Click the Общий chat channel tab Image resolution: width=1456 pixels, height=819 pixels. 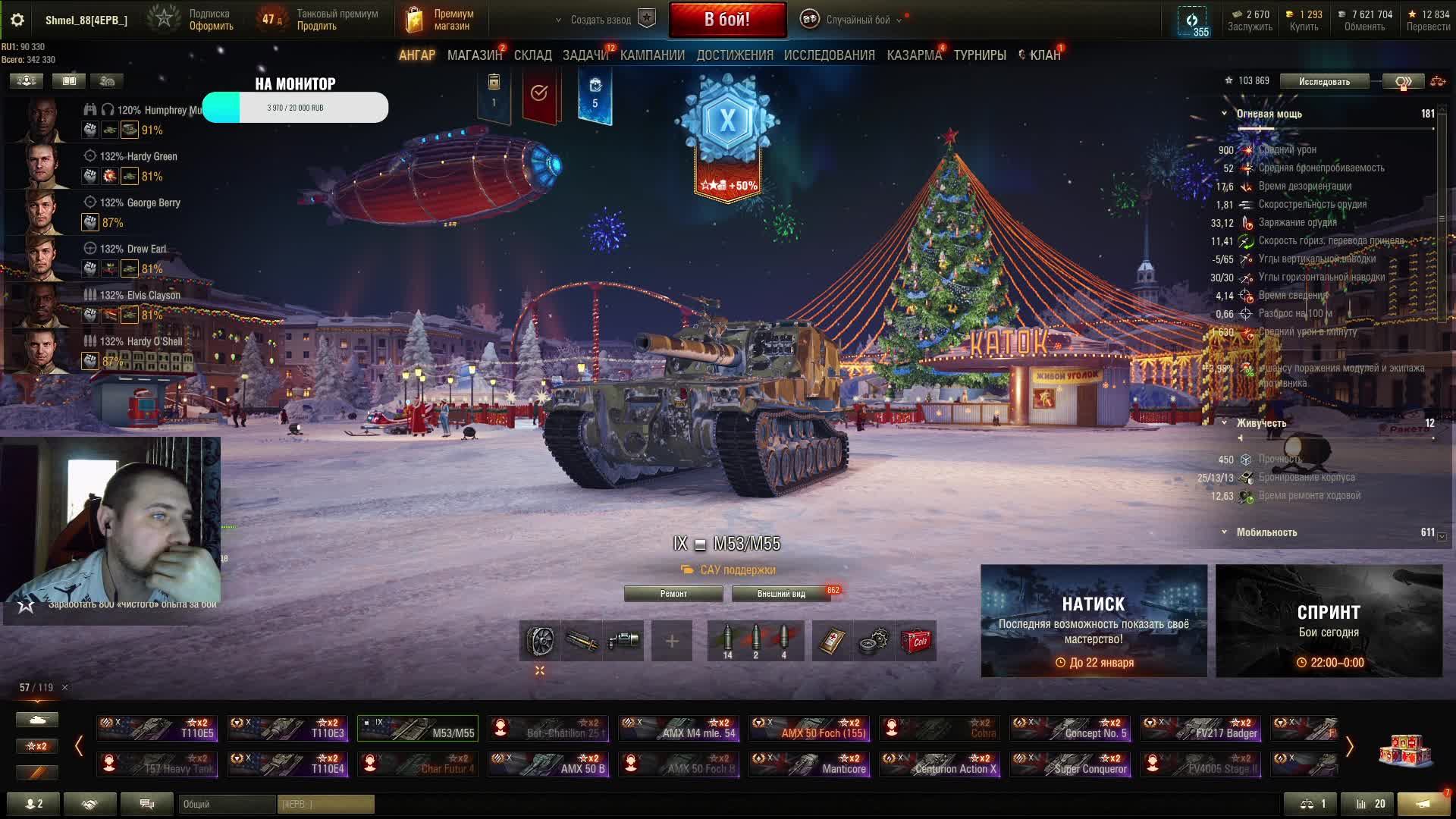[227, 804]
